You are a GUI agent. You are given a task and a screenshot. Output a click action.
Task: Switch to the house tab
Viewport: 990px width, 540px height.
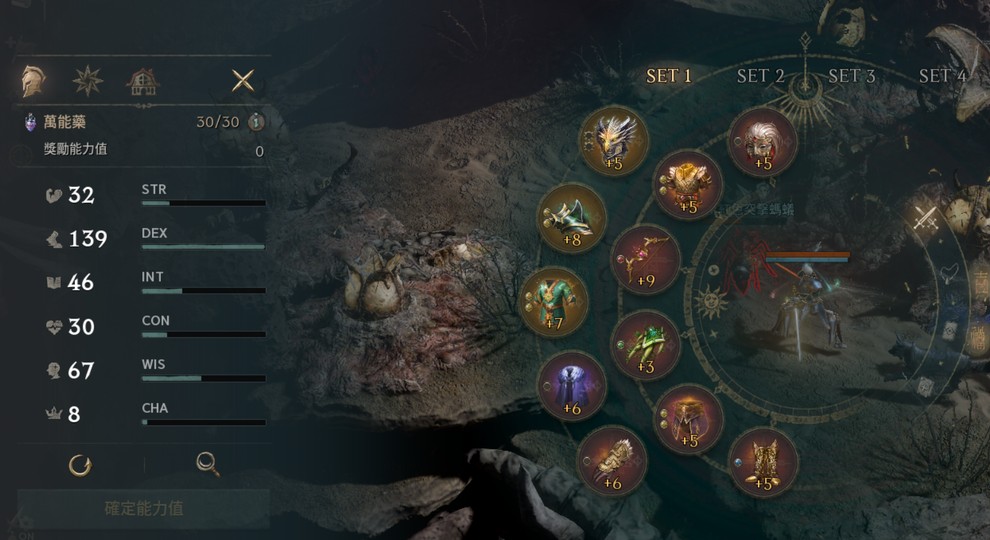click(142, 82)
